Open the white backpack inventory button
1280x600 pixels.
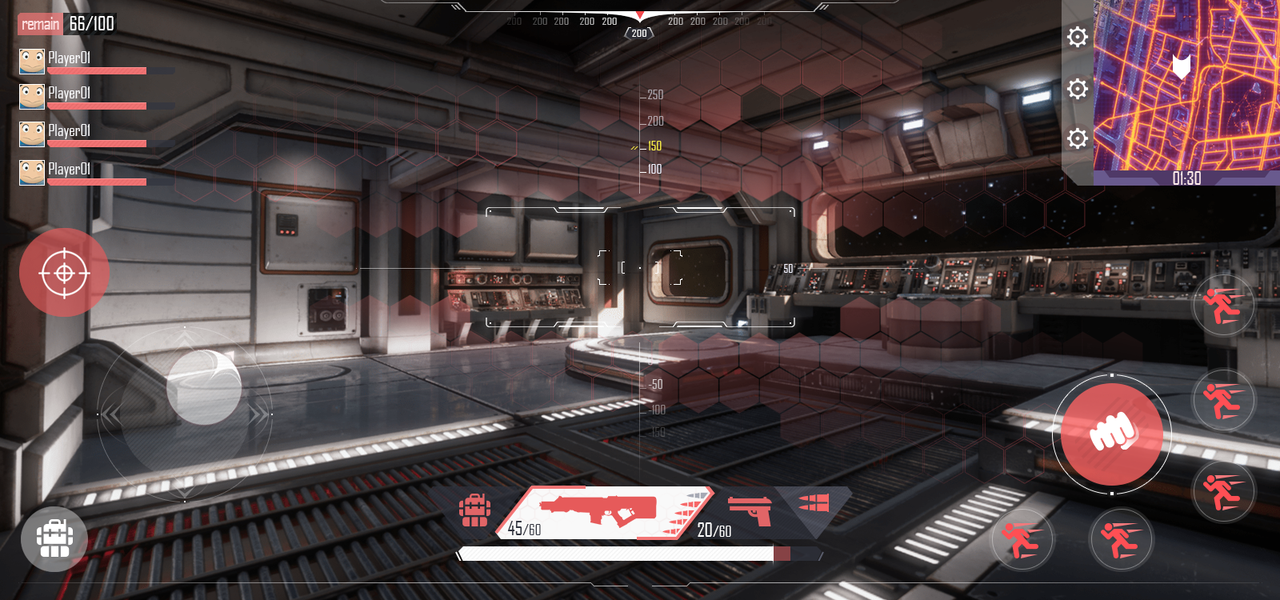[x=54, y=538]
